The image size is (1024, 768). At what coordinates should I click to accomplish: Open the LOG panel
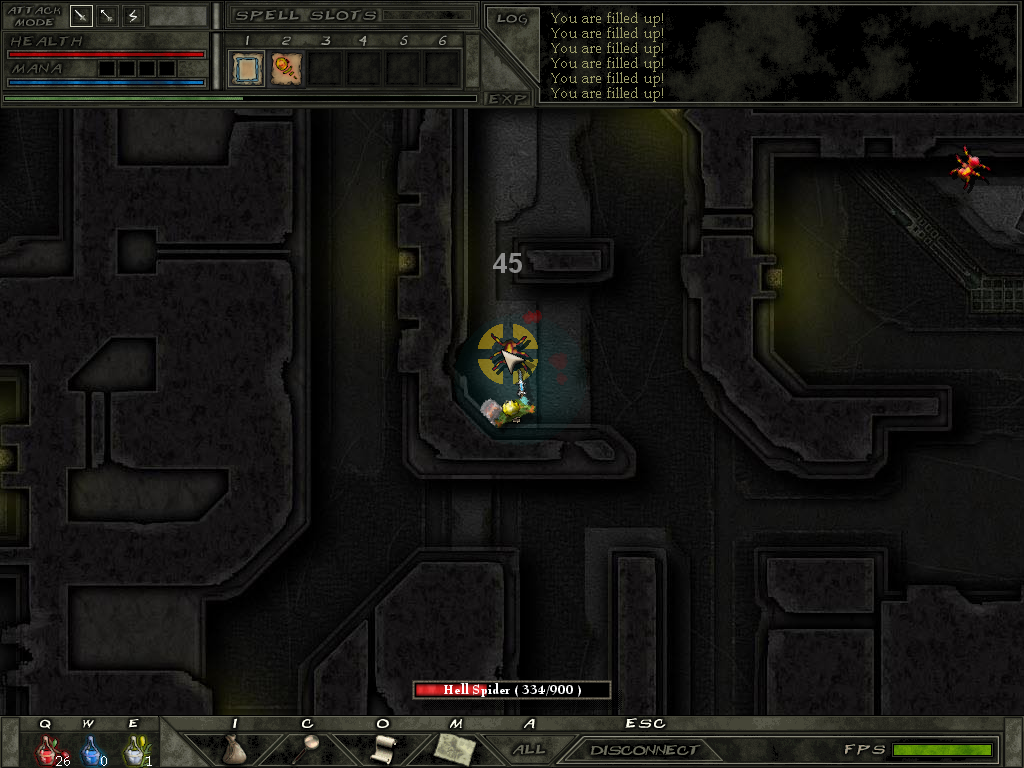pyautogui.click(x=512, y=18)
